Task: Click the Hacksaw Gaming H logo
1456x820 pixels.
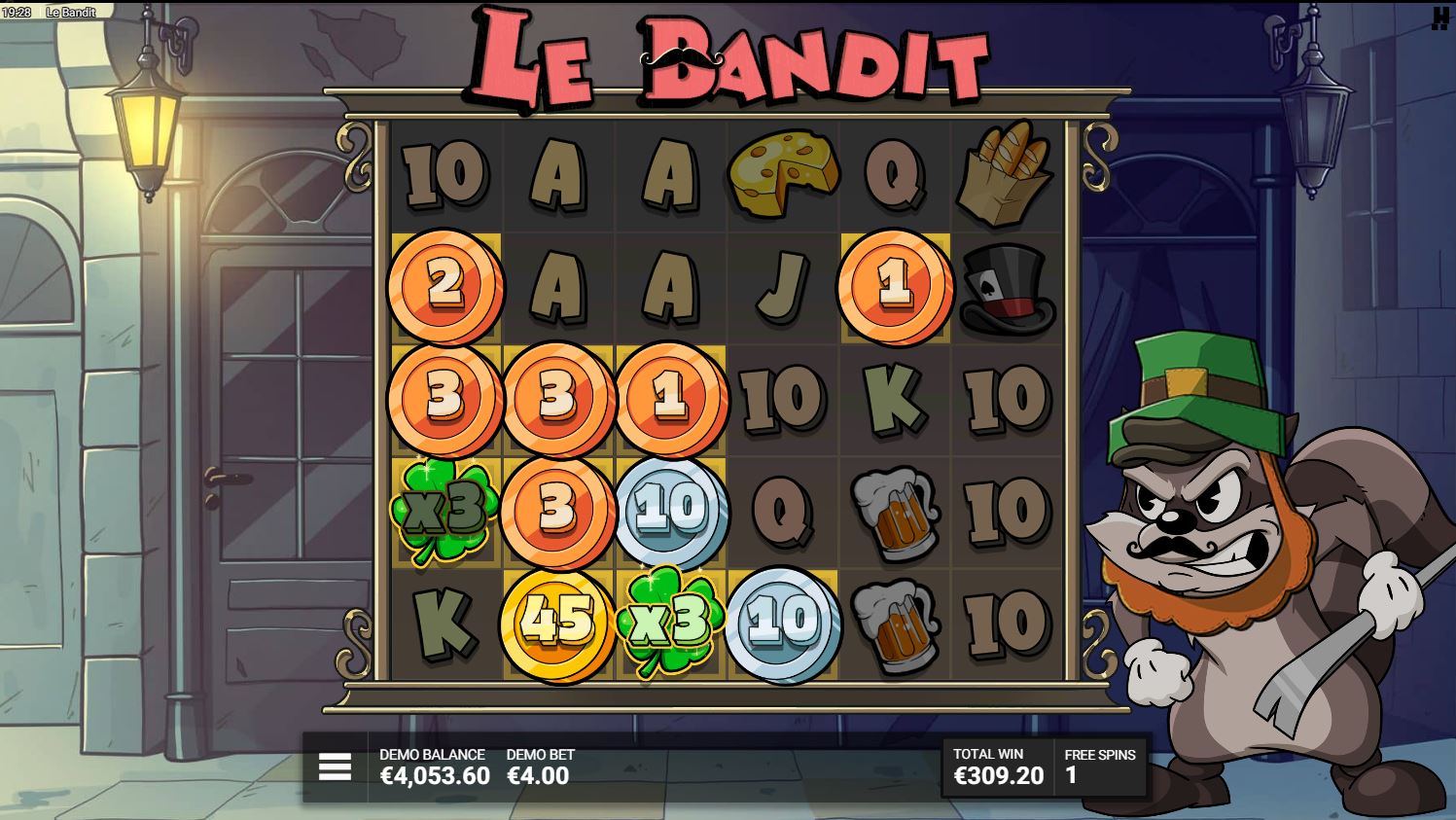Action: (x=1441, y=19)
